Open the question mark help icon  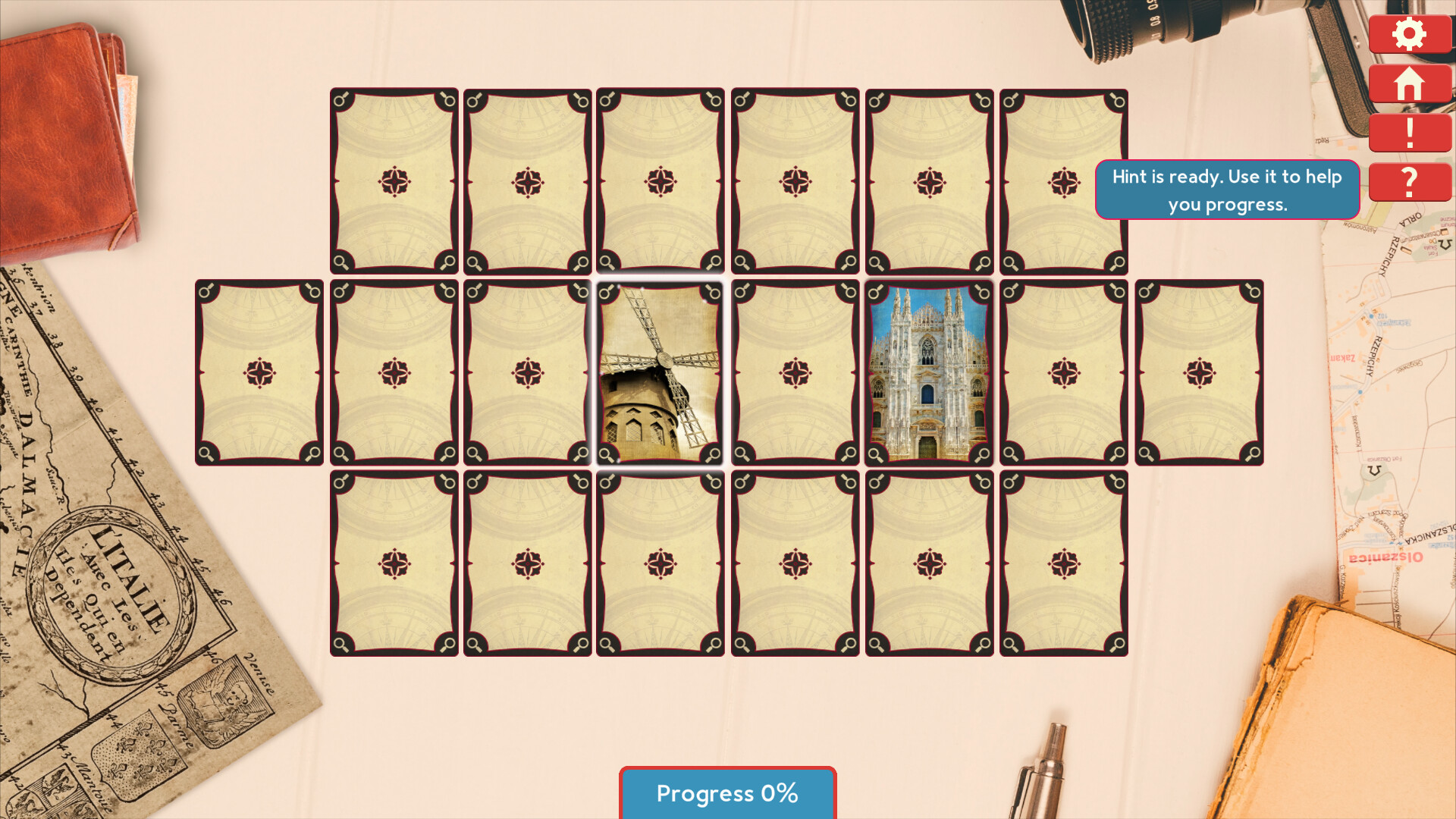(1409, 182)
